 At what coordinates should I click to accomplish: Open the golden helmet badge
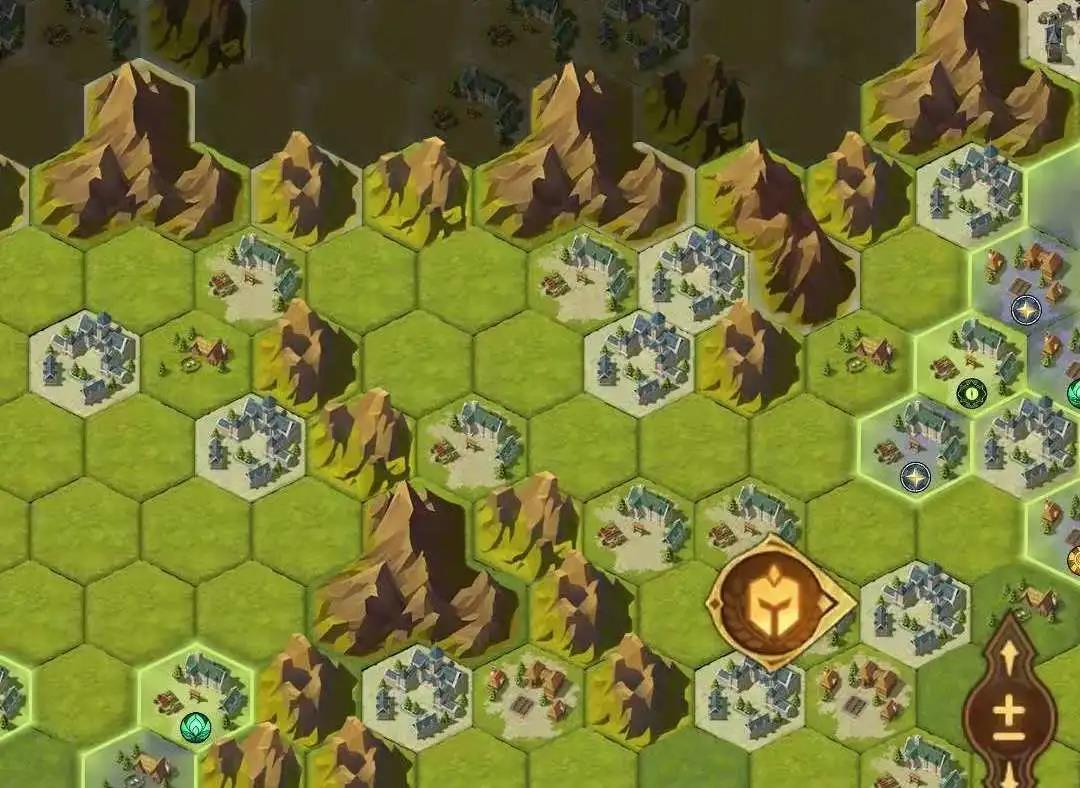pos(778,602)
